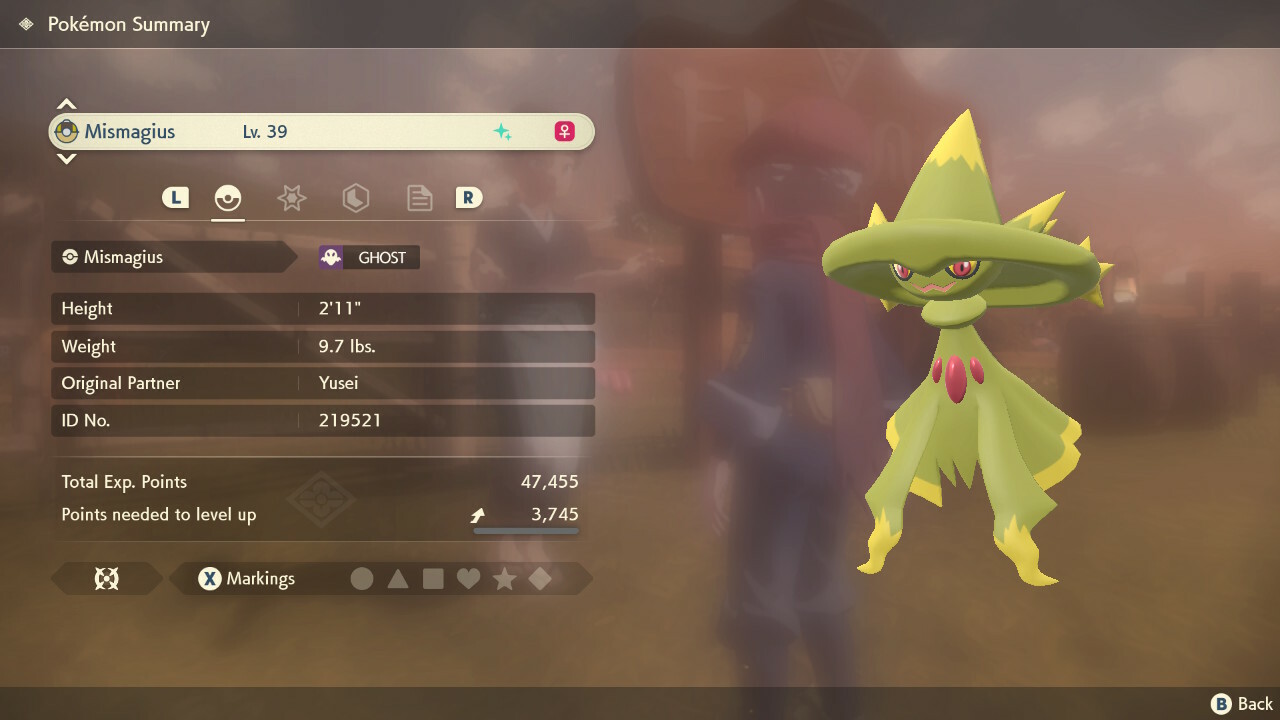Go Back from the Pokémon Summary
Viewport: 1280px width, 720px height.
(x=1243, y=704)
